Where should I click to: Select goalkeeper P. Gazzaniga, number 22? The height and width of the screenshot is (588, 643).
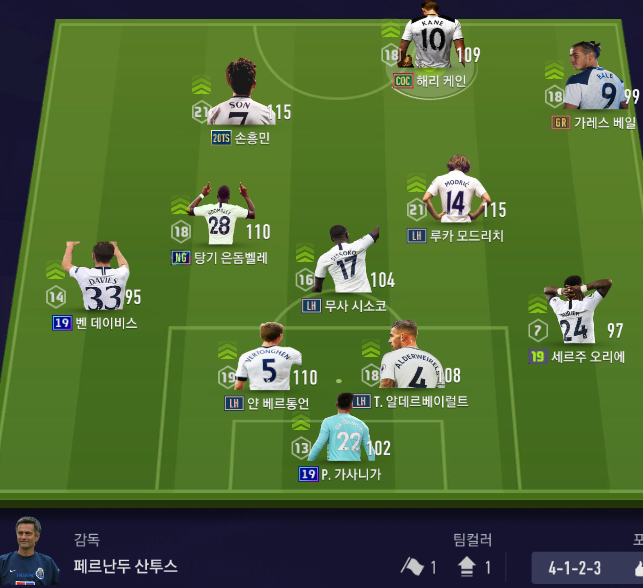tap(342, 433)
